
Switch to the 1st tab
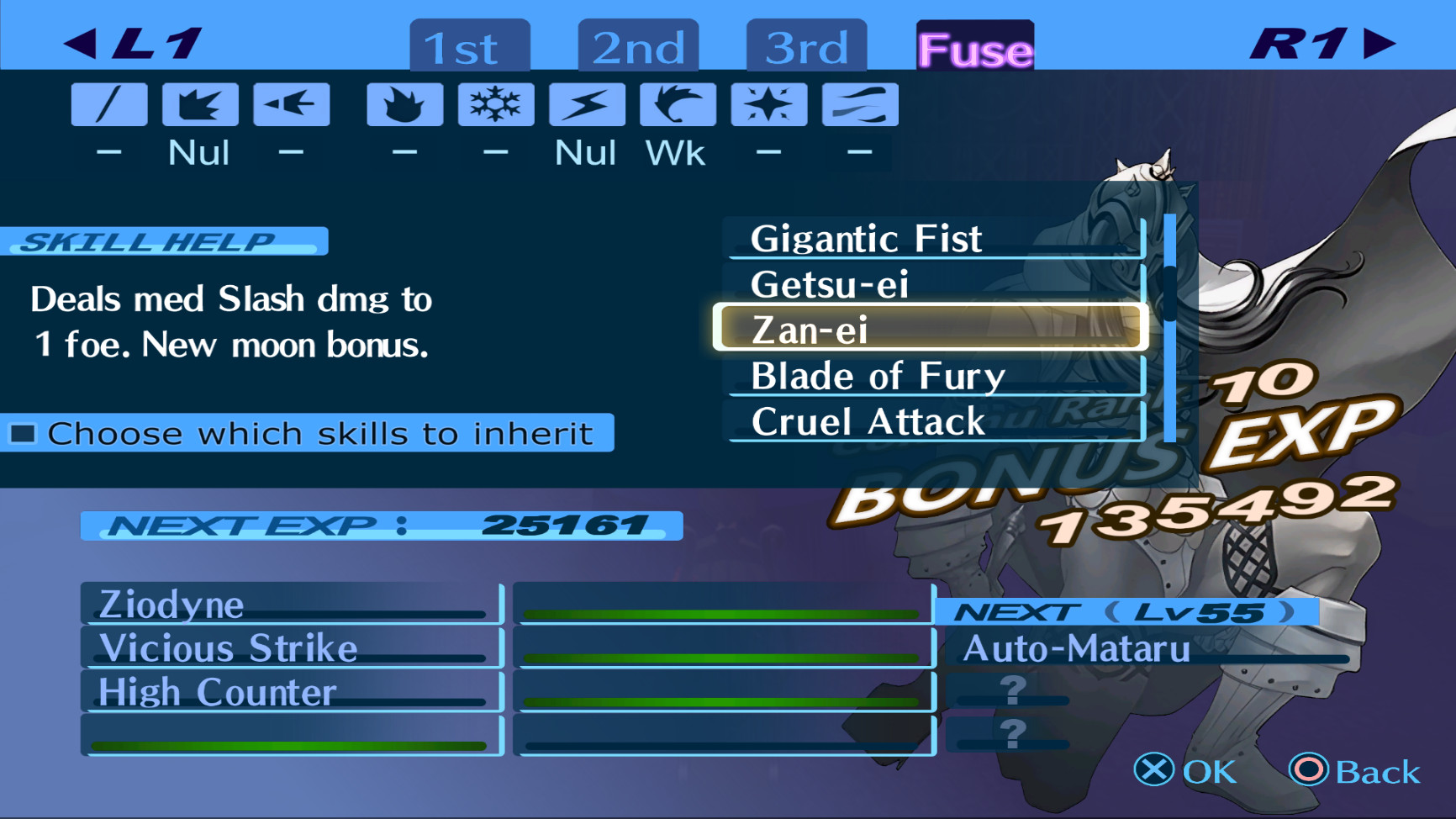point(467,47)
